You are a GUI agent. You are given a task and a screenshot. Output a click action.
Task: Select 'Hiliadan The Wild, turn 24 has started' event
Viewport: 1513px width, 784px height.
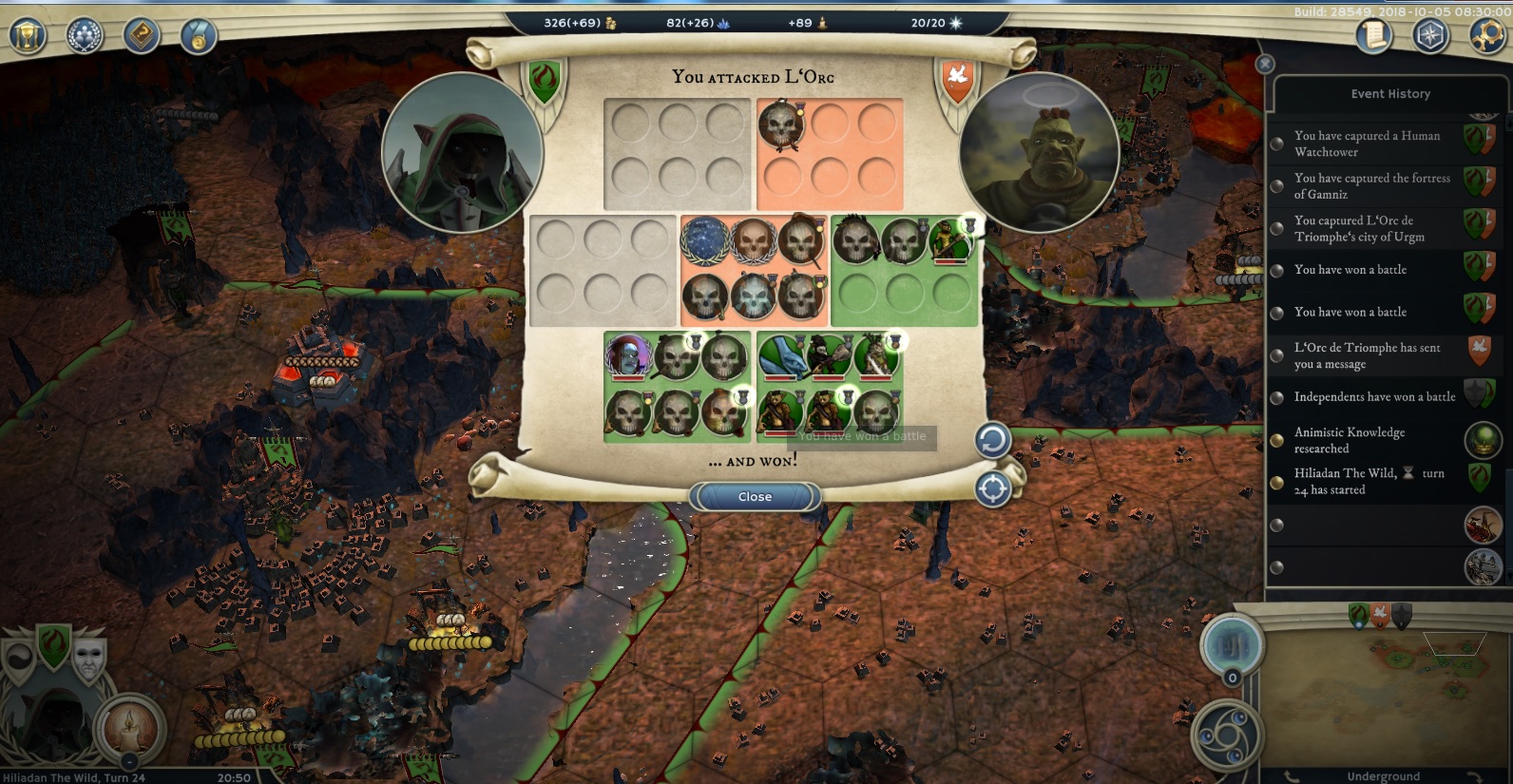tap(1369, 481)
